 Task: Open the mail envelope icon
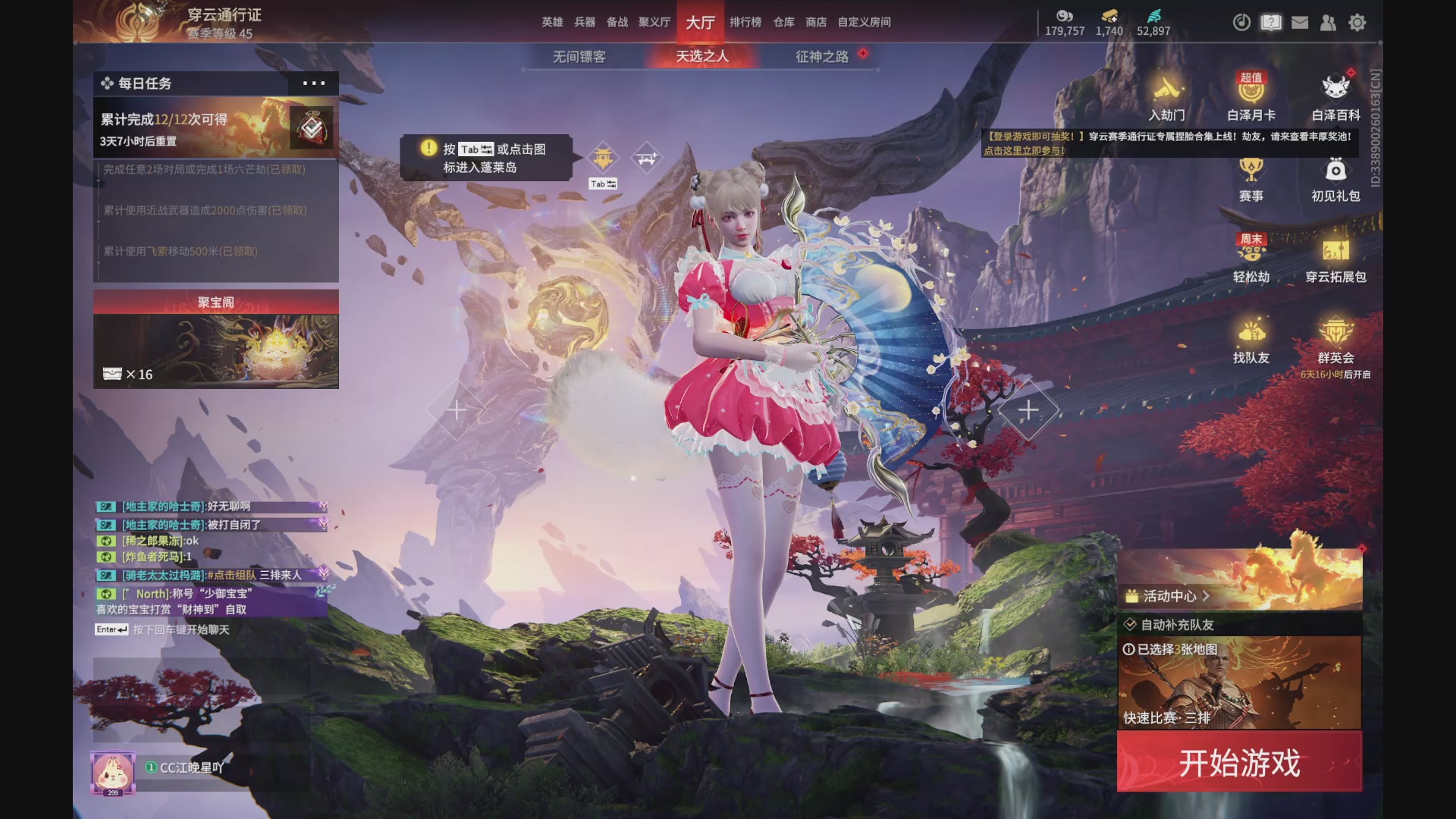pos(1300,23)
